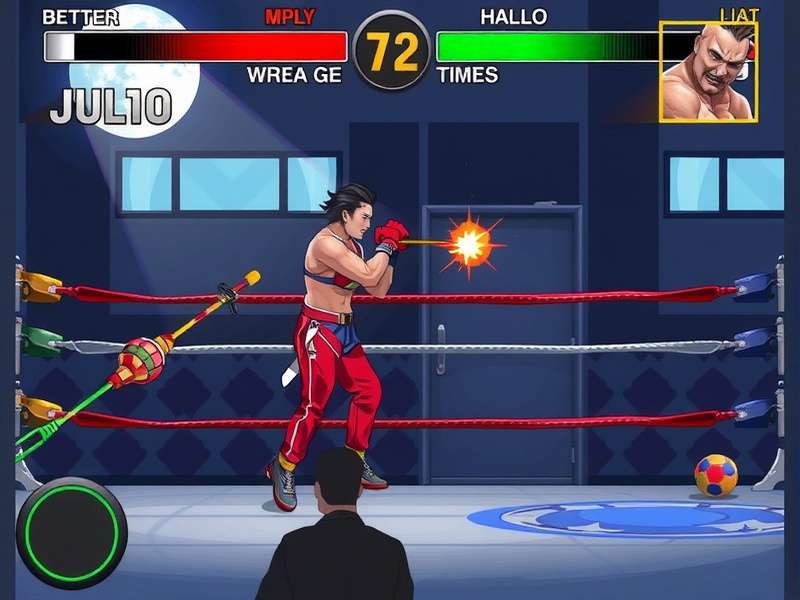800x600 pixels.
Task: Tap the green virtual joystick pad
Action: (x=71, y=531)
